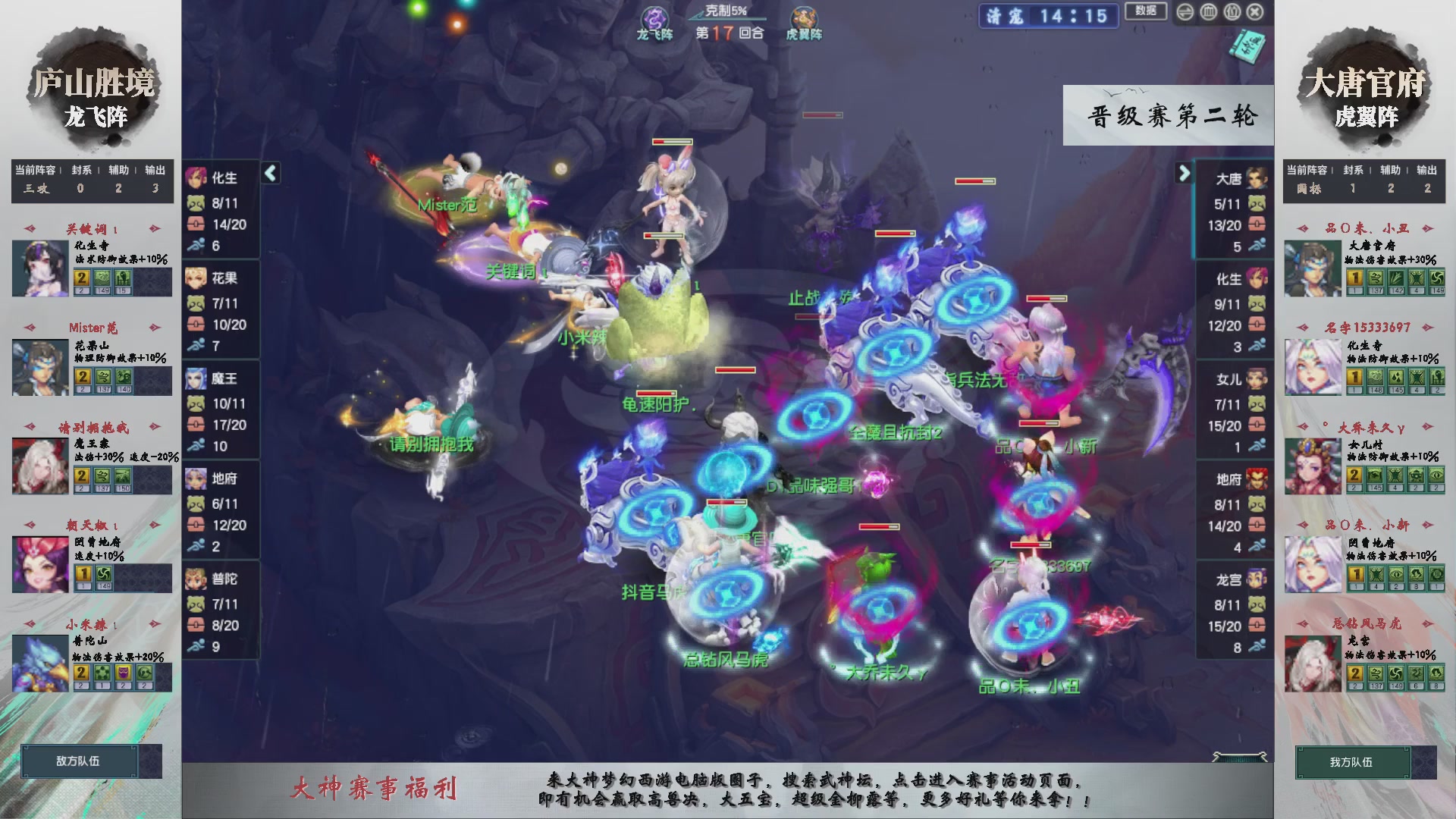1456x819 pixels.
Task: Collapse the left unit roster with its arrow
Action: (269, 173)
